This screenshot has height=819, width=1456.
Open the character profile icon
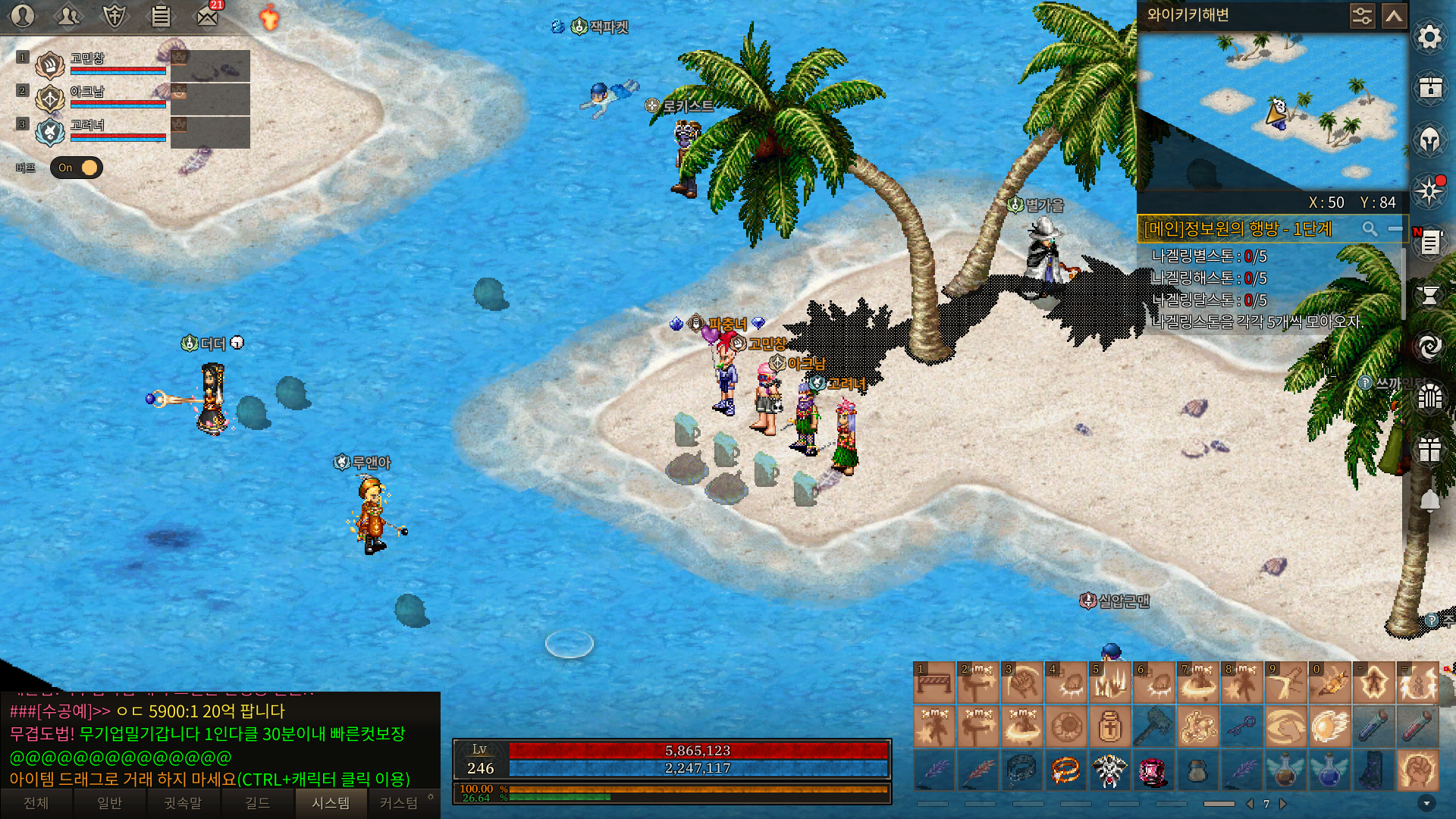23,16
